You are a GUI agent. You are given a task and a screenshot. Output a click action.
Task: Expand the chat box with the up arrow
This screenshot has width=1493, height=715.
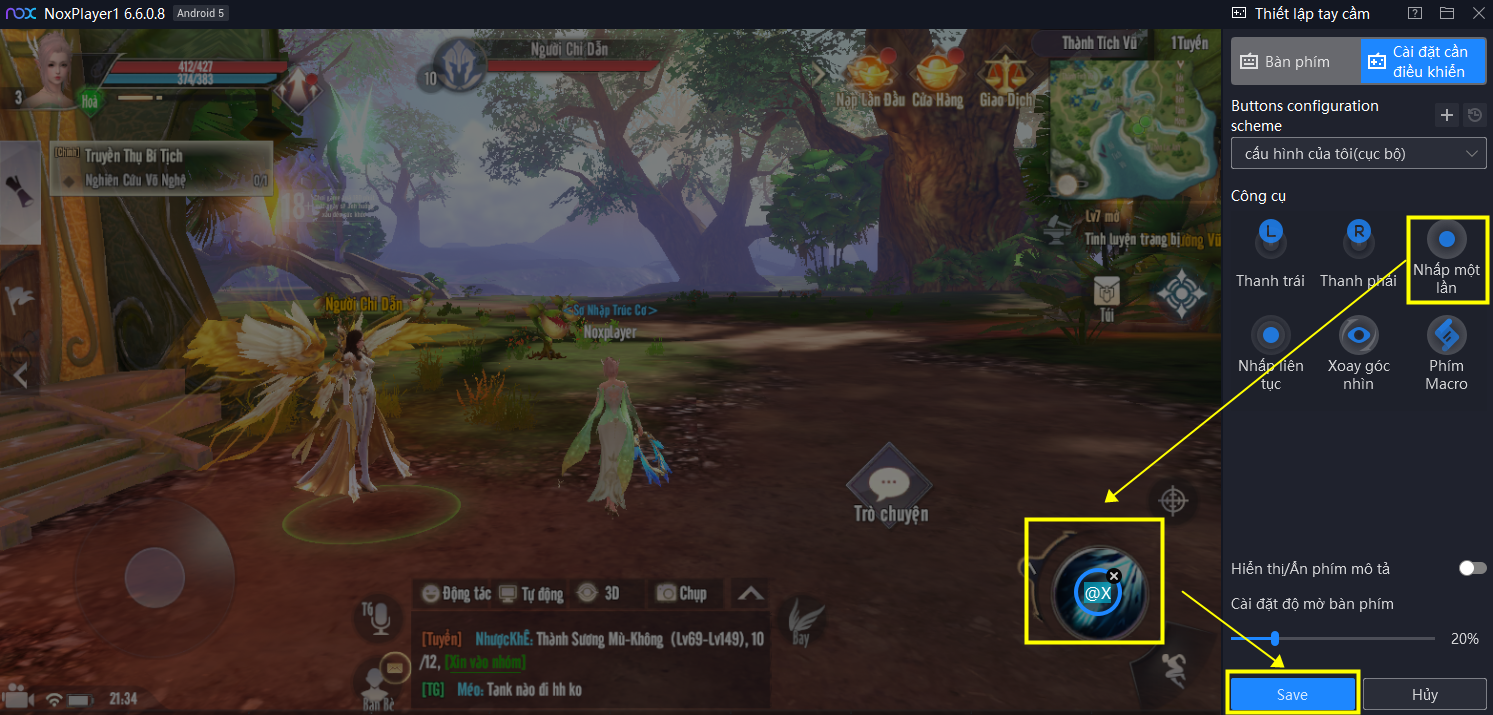[750, 593]
